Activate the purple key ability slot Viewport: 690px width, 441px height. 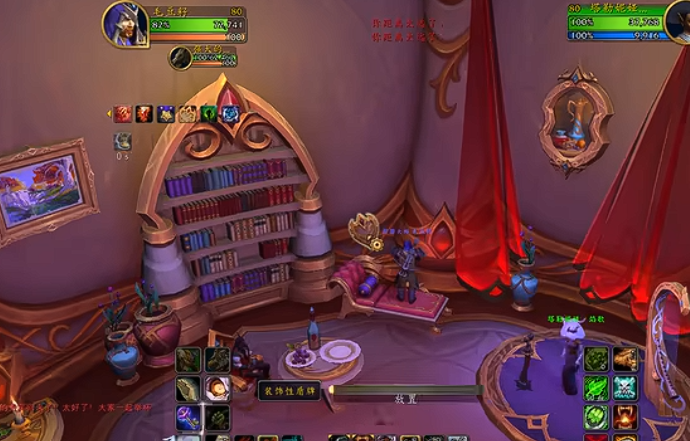[188, 417]
